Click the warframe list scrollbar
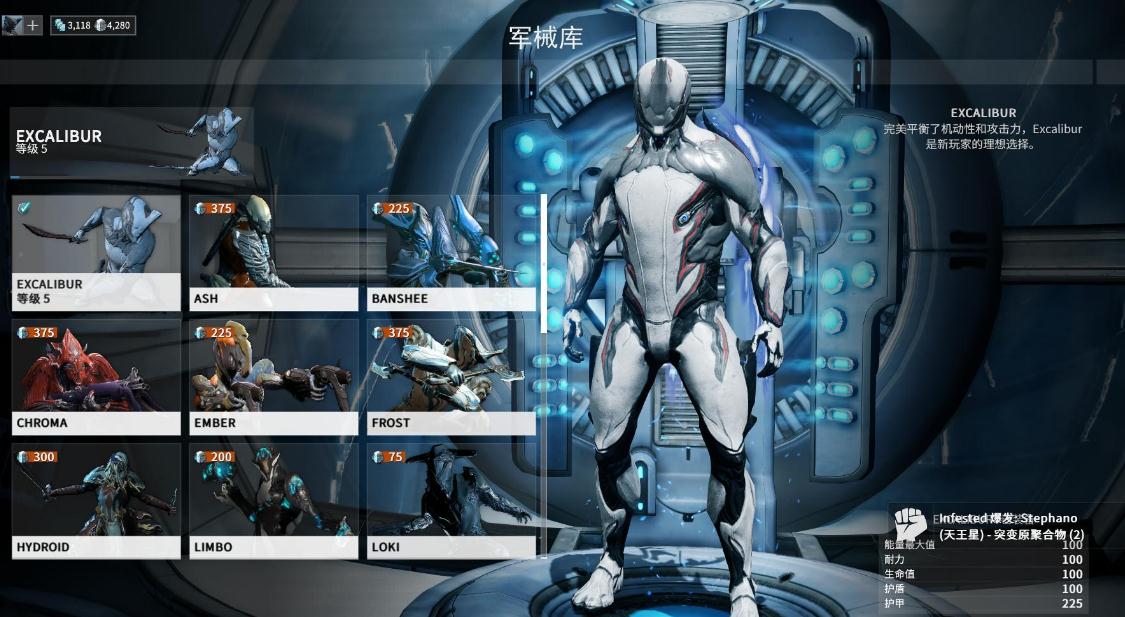This screenshot has width=1125, height=617. [544, 263]
